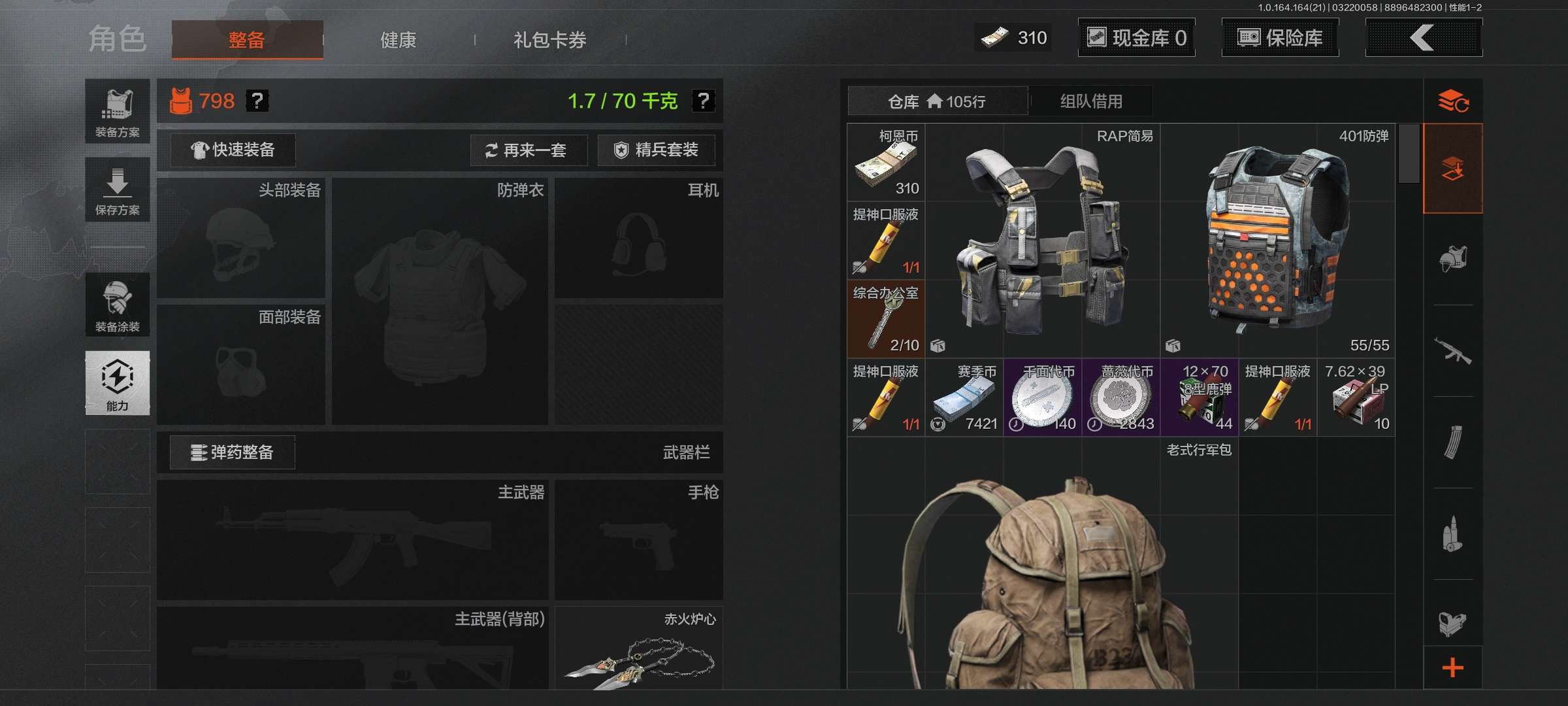Click the 快速装备 quick equip button
This screenshot has width=1568, height=706.
coord(233,150)
